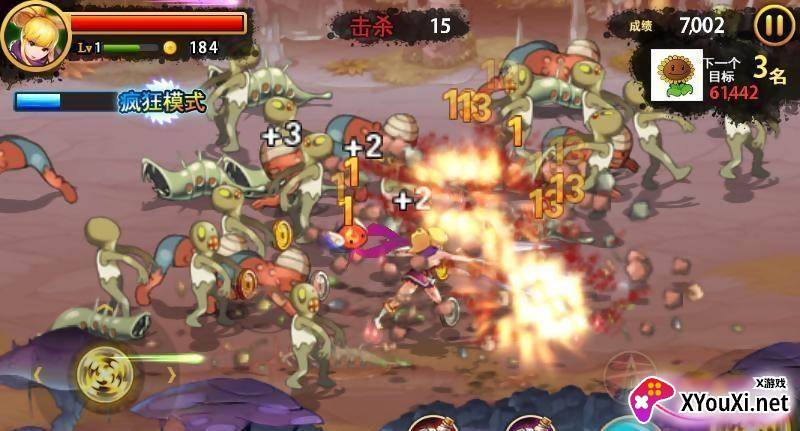The width and height of the screenshot is (800, 431).
Task: Pause the game with the round button
Action: tap(773, 24)
